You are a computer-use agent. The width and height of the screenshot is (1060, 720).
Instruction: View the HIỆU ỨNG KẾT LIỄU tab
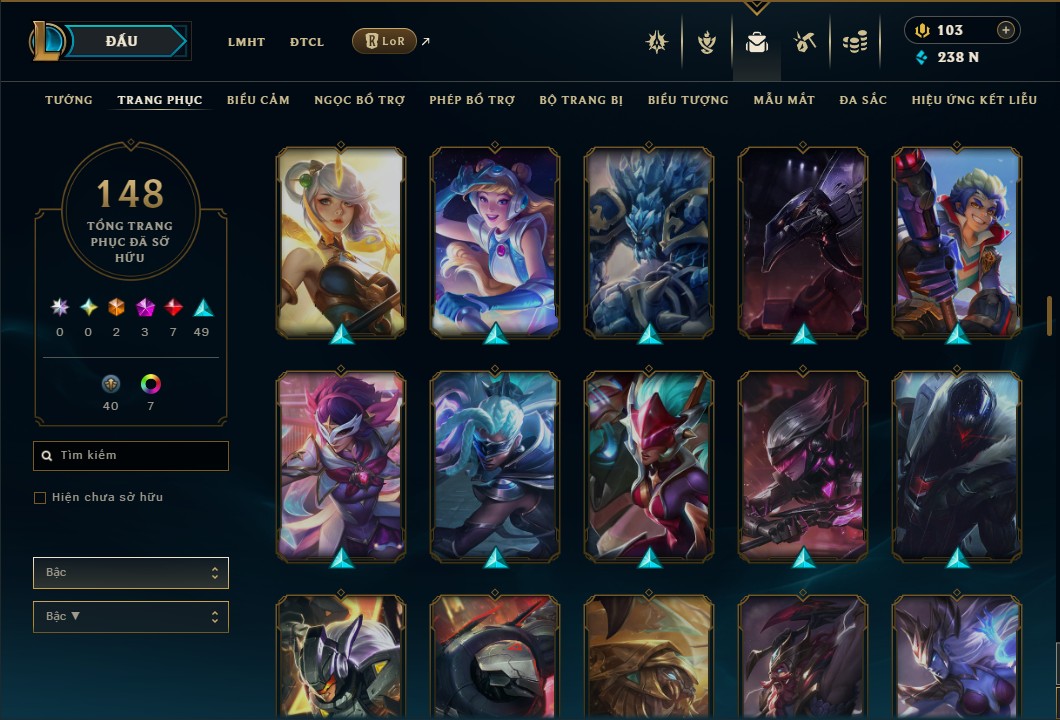(974, 100)
